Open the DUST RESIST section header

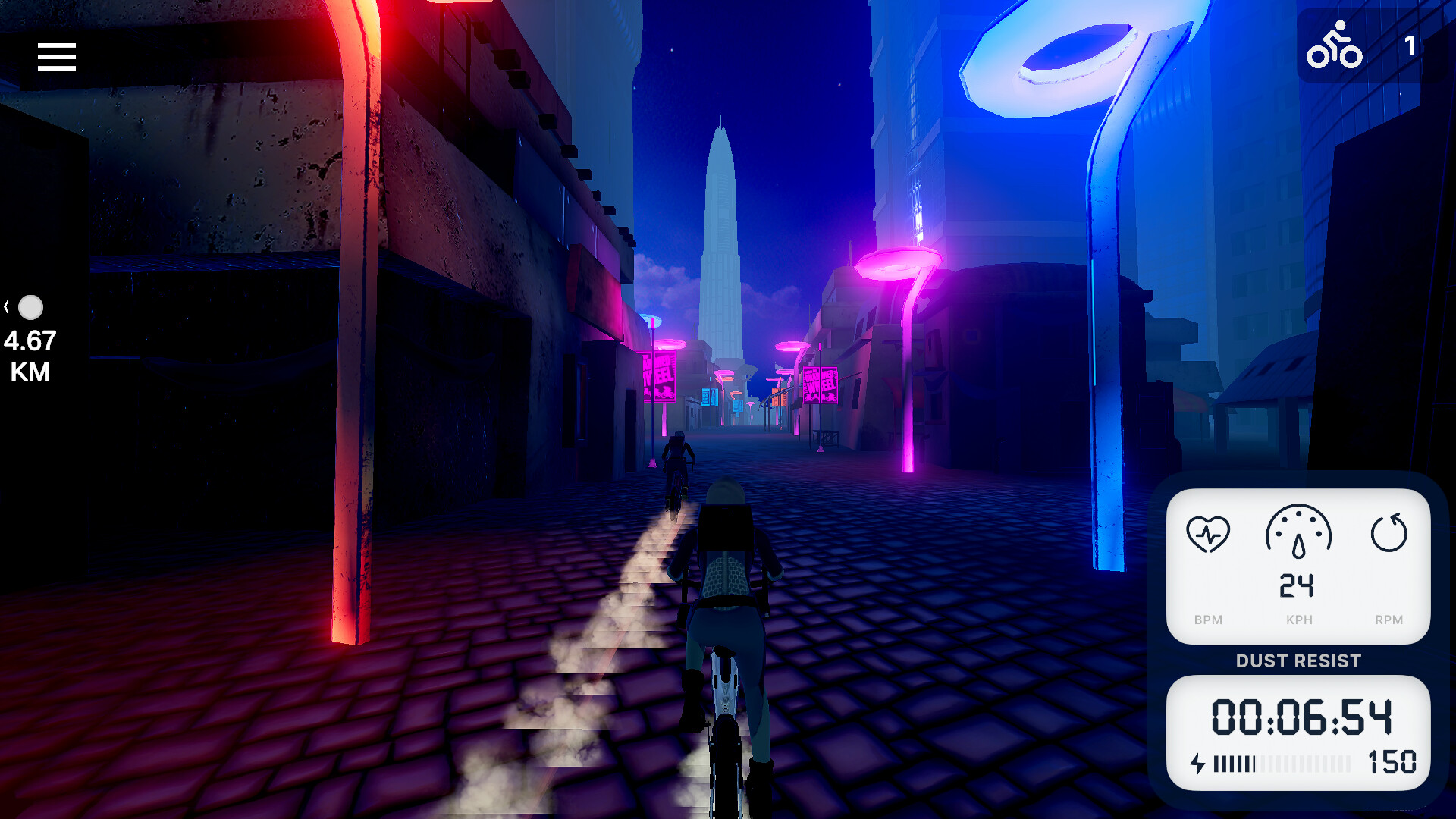point(1298,661)
